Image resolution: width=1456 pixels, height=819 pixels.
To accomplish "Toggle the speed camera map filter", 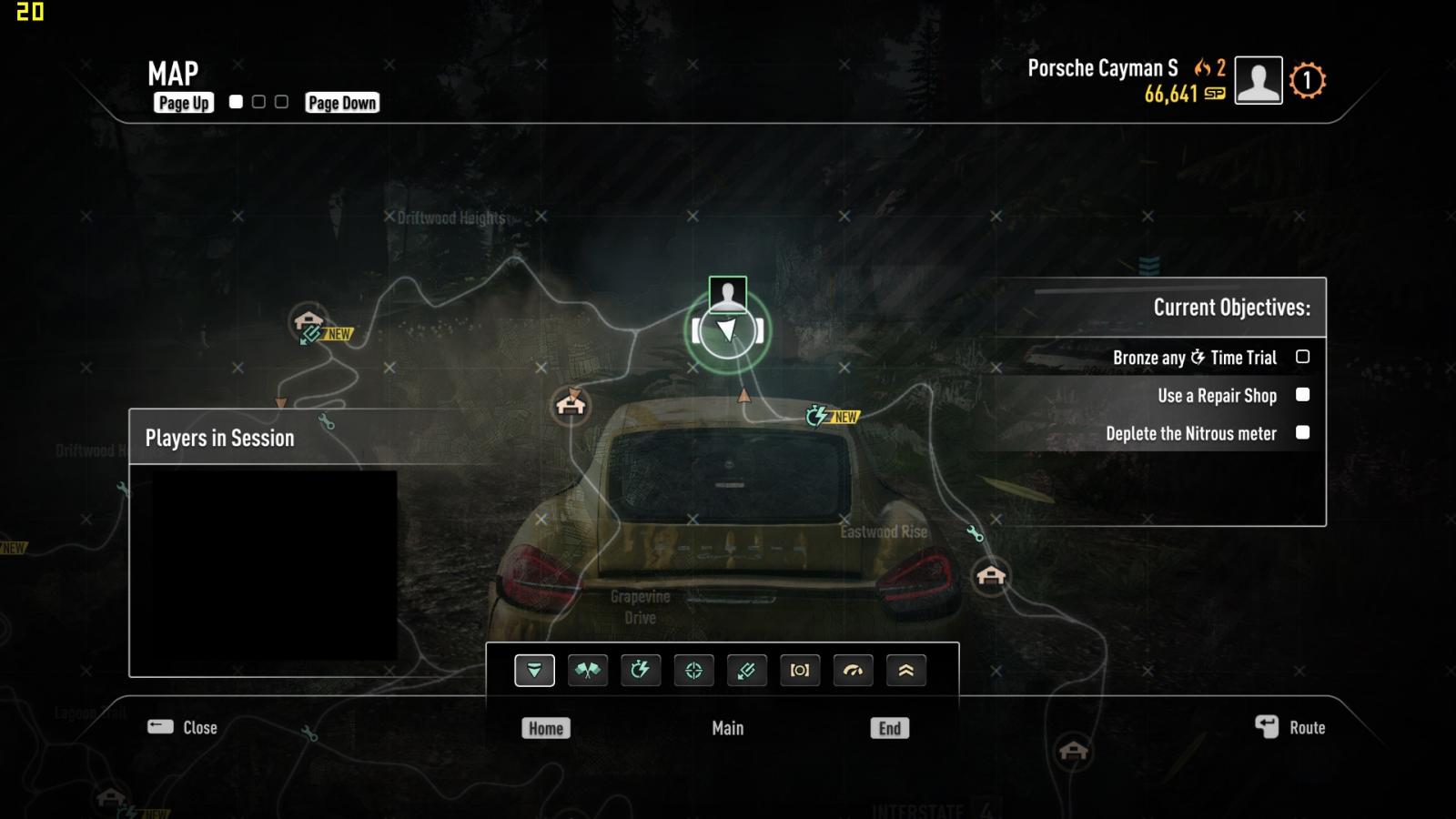I will (x=800, y=671).
